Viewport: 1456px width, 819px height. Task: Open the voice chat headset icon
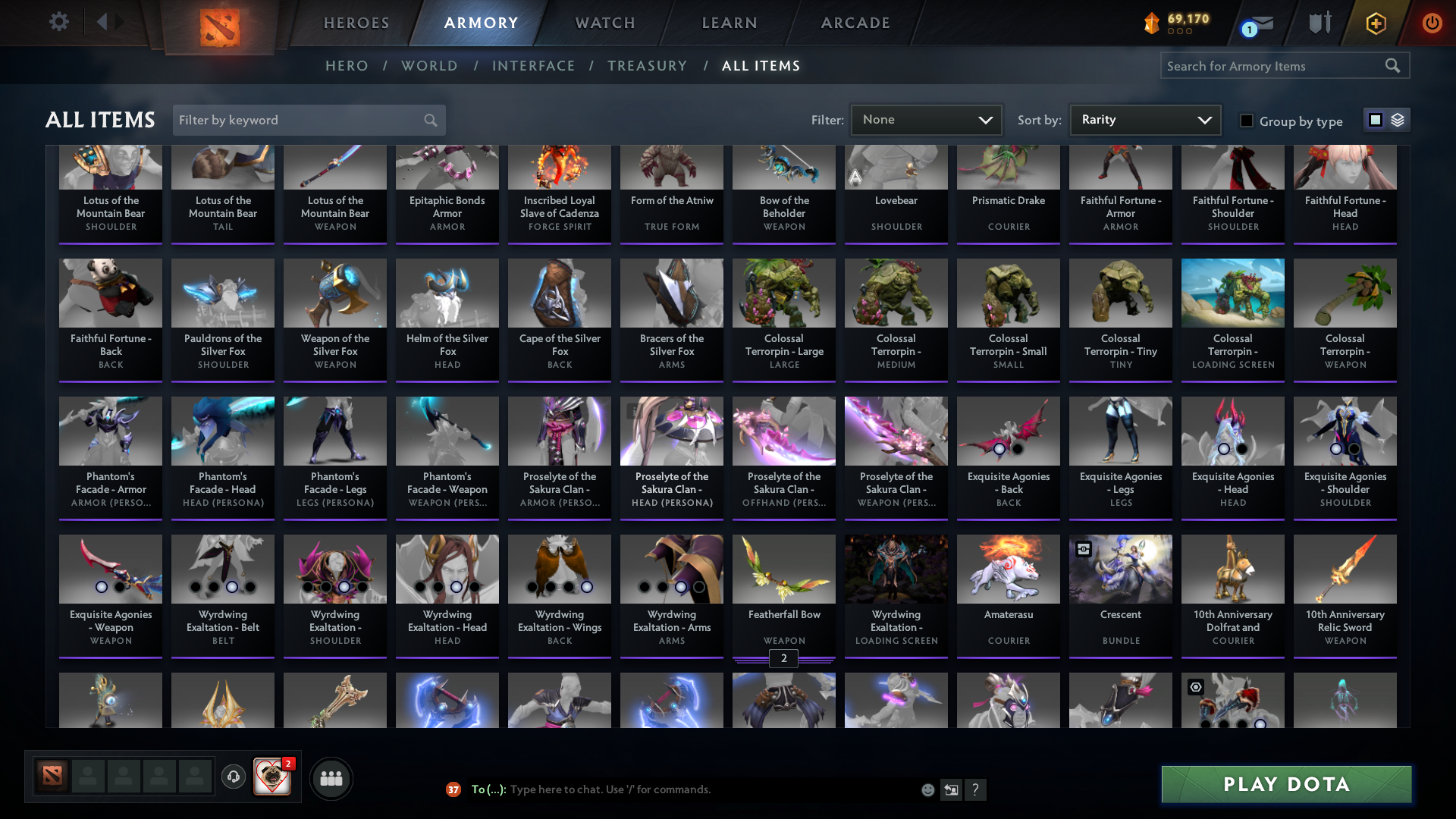pyautogui.click(x=233, y=778)
